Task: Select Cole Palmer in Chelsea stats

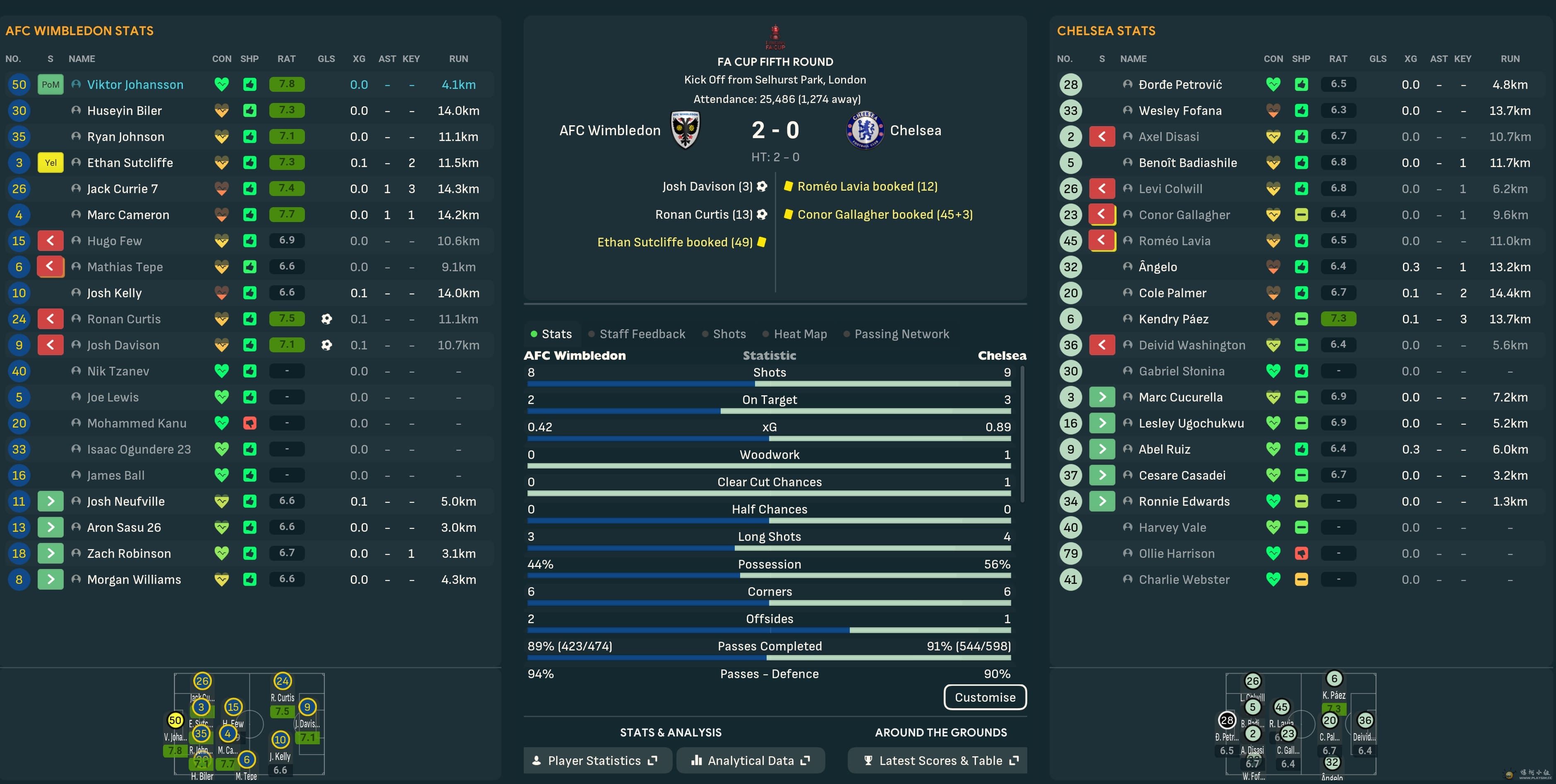Action: coord(1172,293)
